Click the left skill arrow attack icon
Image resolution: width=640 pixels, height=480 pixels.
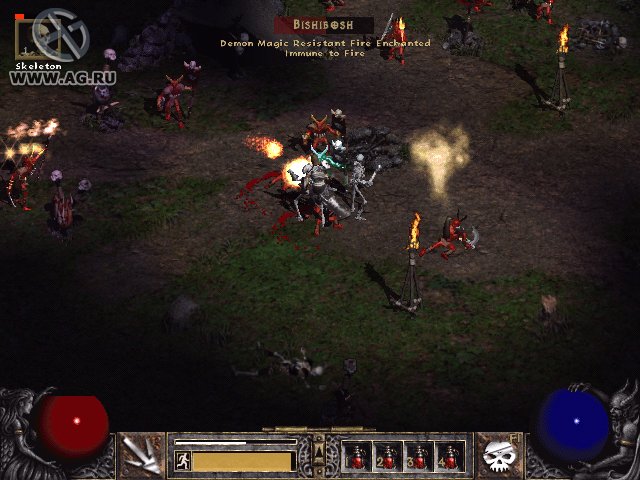tap(143, 455)
